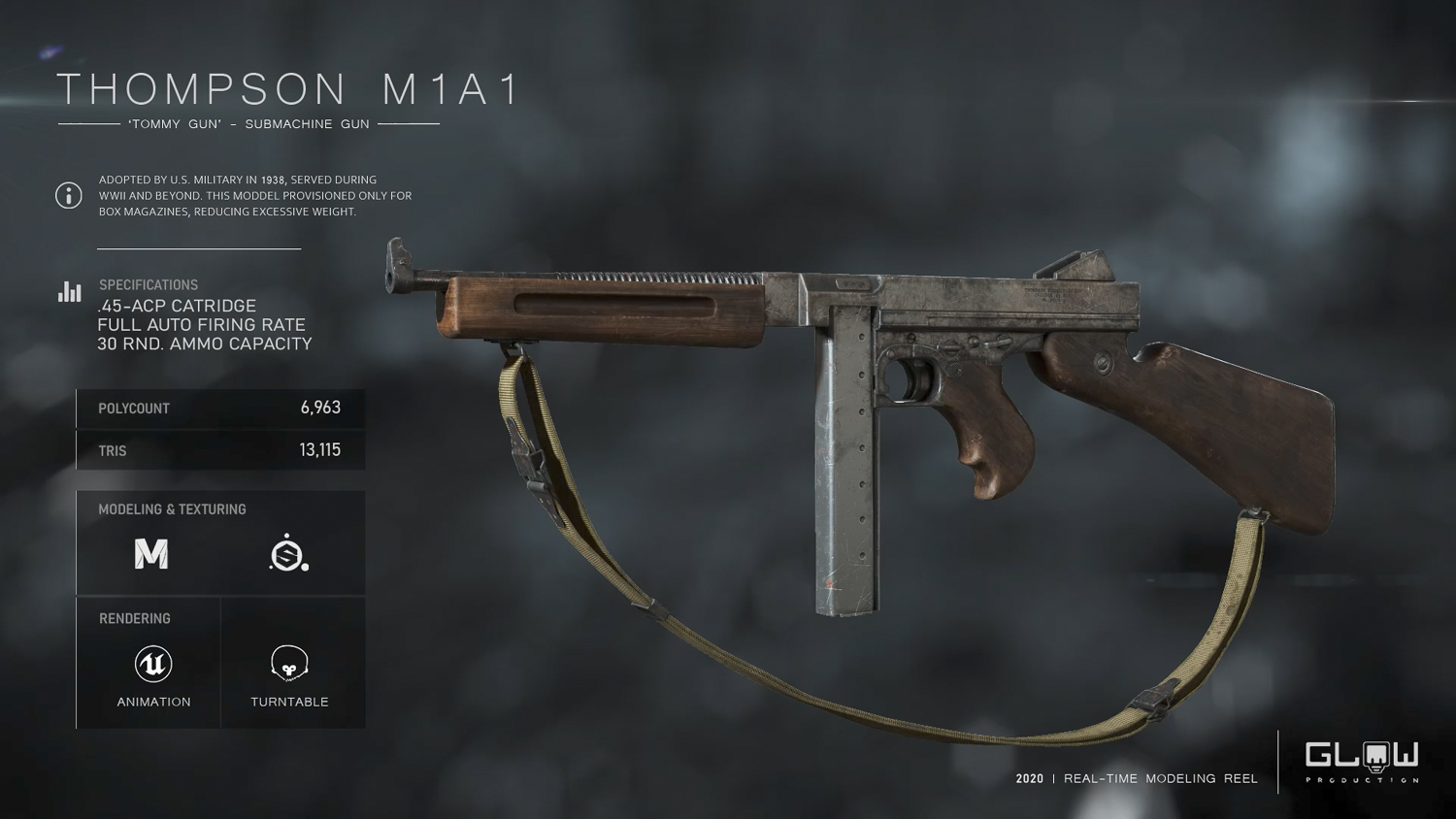Click the Maya 'M' modeling icon
Image resolution: width=1456 pixels, height=819 pixels.
pos(151,554)
